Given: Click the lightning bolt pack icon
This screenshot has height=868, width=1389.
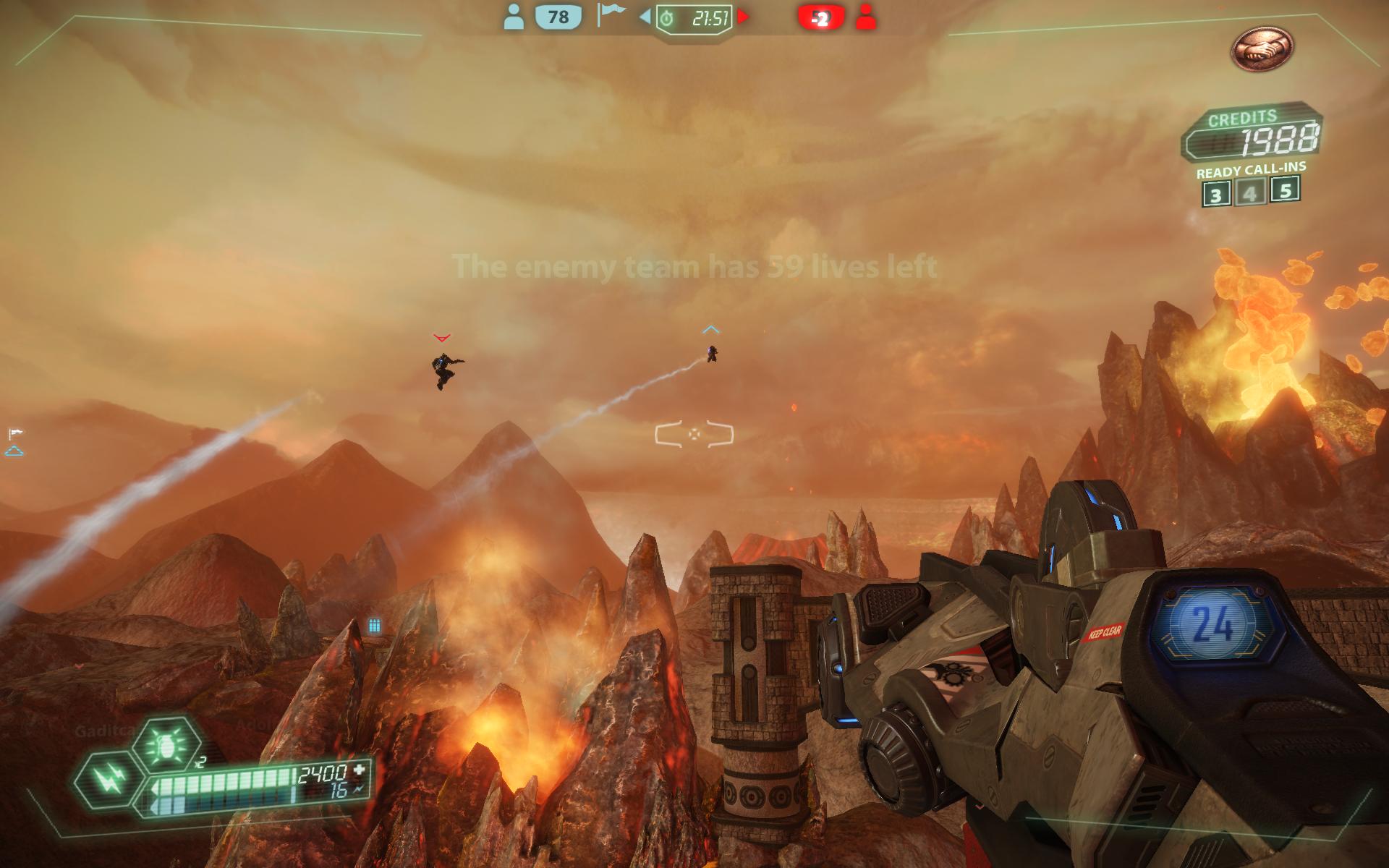Looking at the screenshot, I should [x=106, y=779].
